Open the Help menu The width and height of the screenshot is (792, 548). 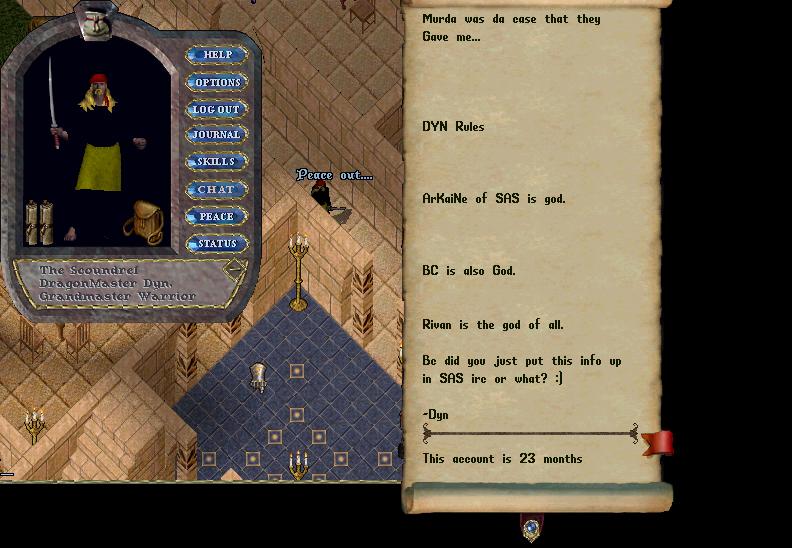coord(217,55)
